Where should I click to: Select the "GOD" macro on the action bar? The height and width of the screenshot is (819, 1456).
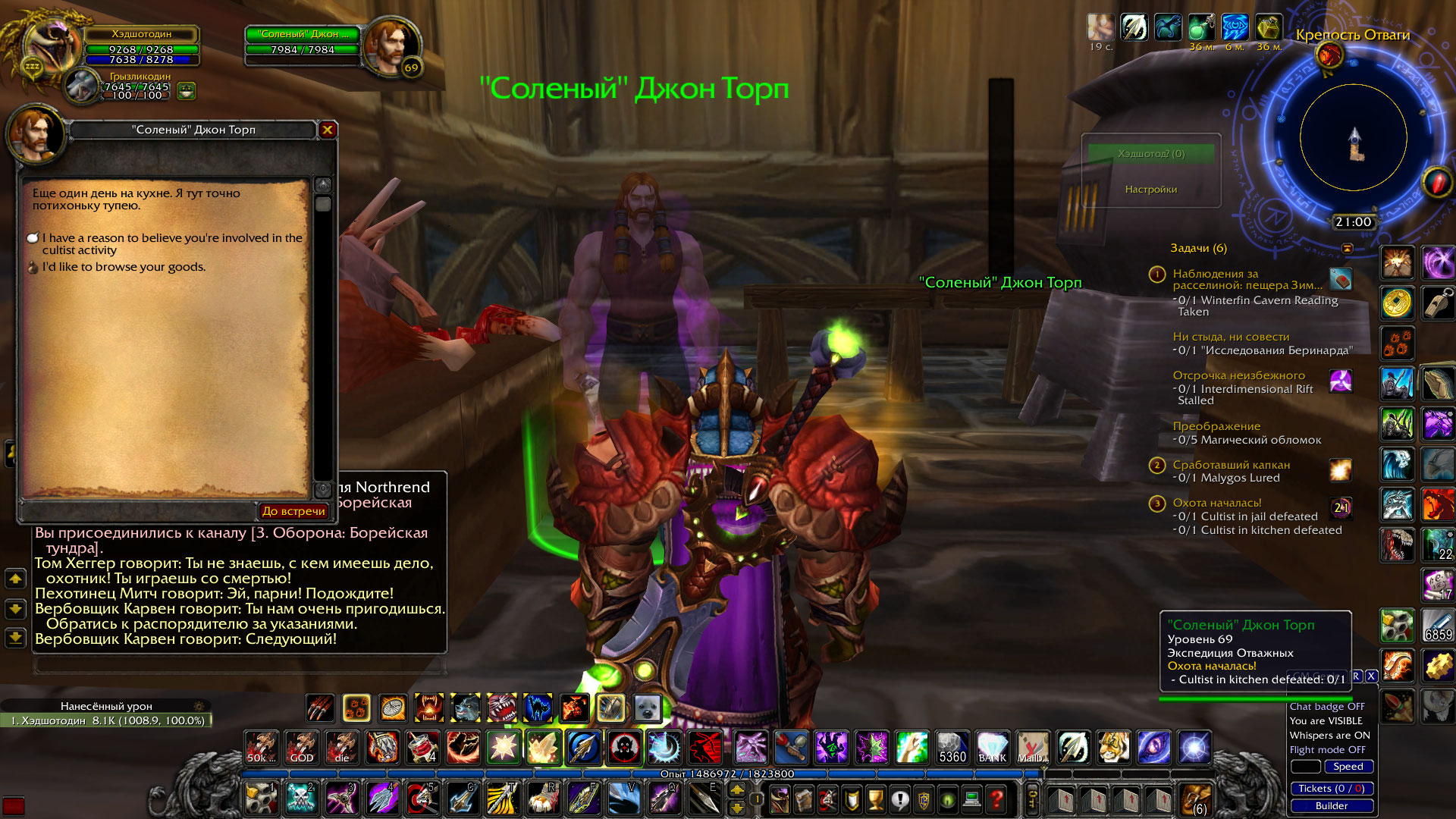[303, 748]
